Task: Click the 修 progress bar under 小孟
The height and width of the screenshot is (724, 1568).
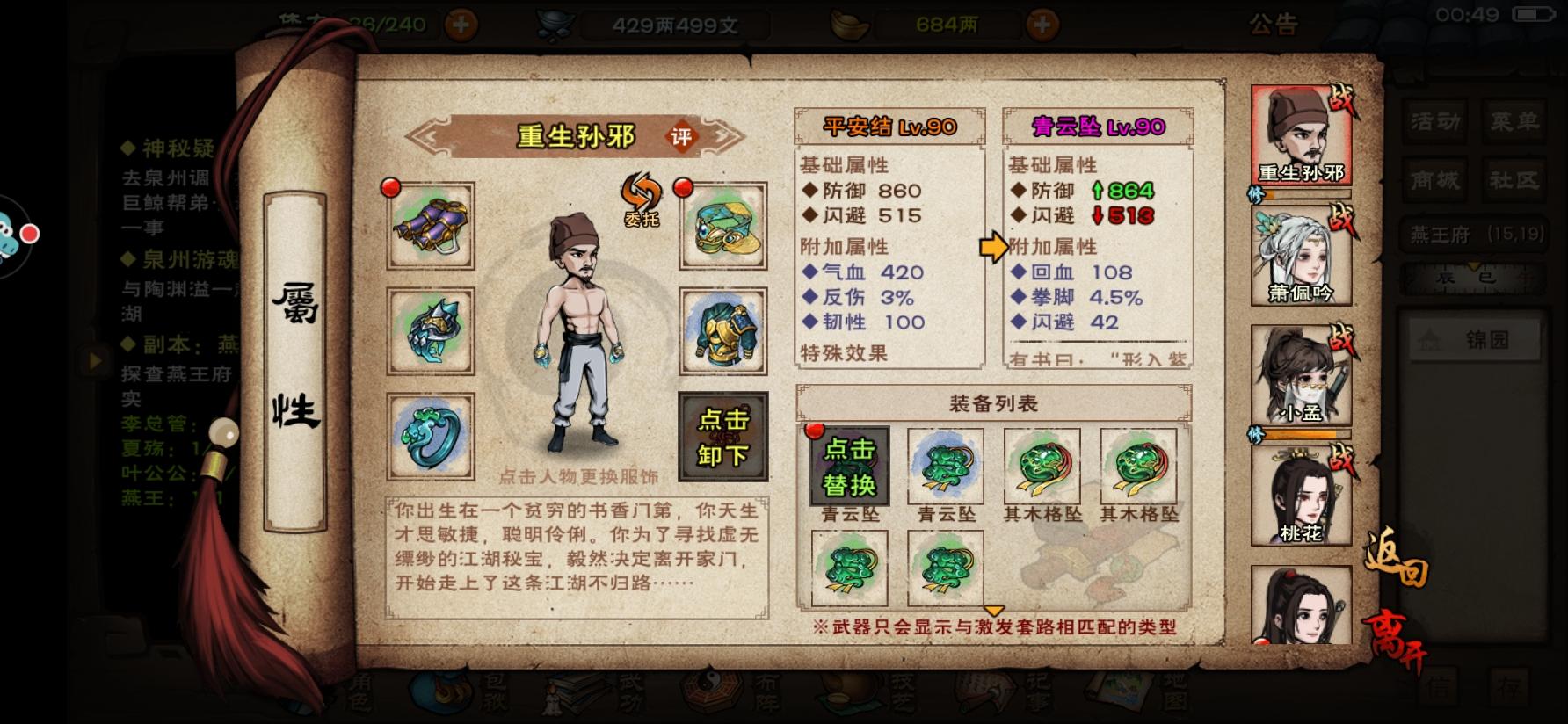Action: pos(1301,433)
